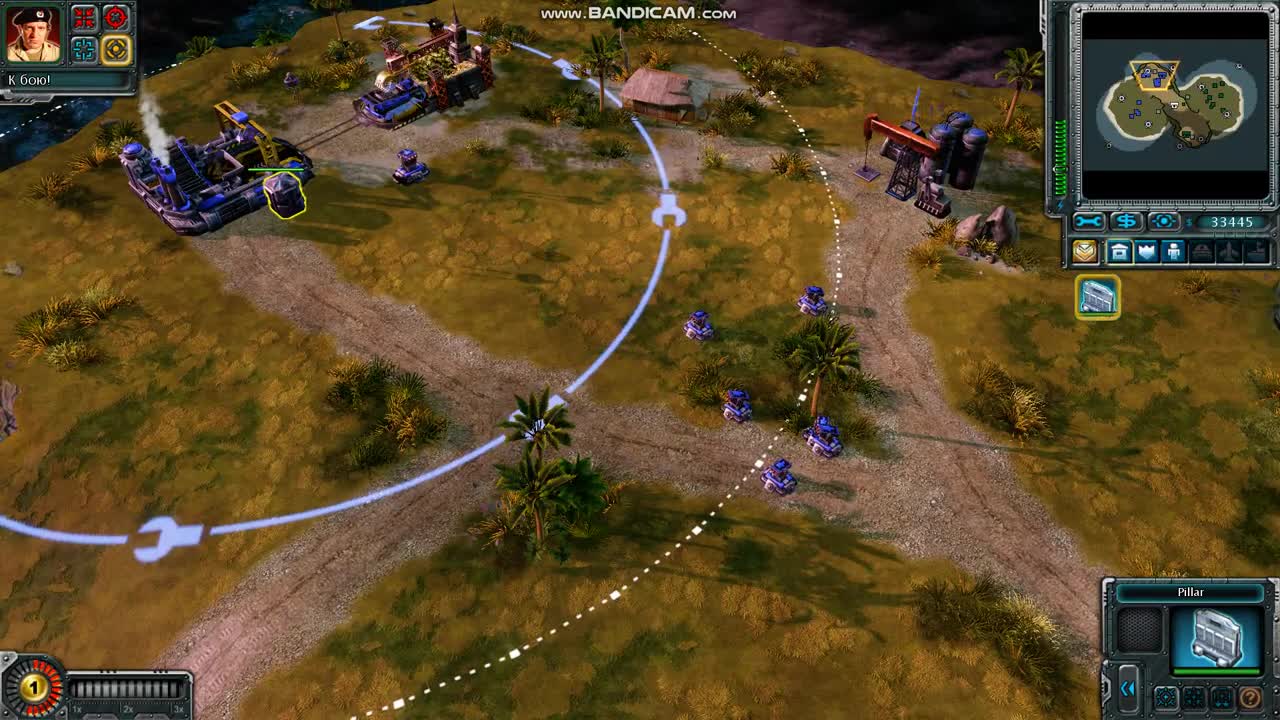Select the repair wrench tool
This screenshot has width=1280, height=720.
pyautogui.click(x=1089, y=220)
